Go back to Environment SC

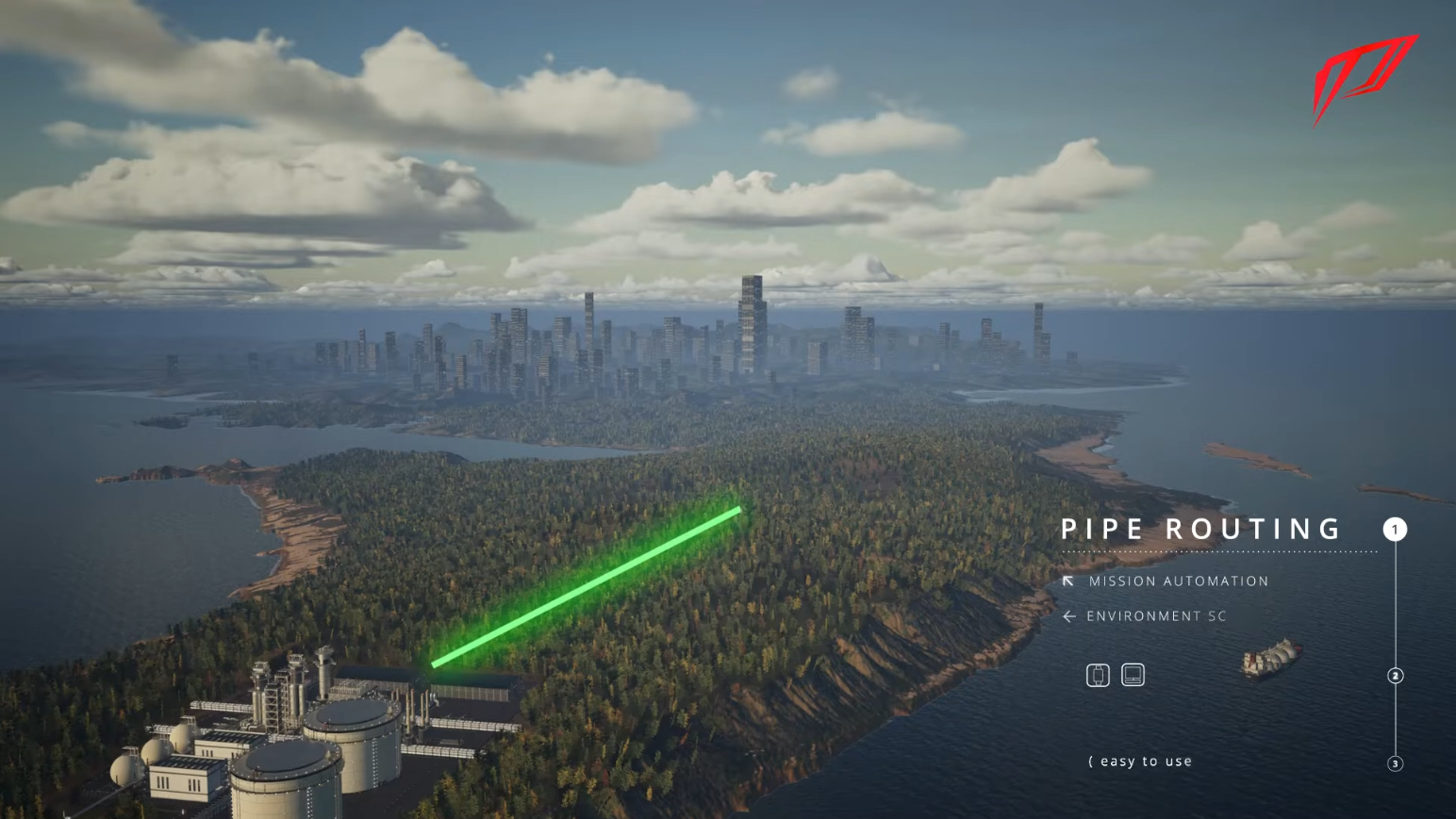(x=1155, y=616)
